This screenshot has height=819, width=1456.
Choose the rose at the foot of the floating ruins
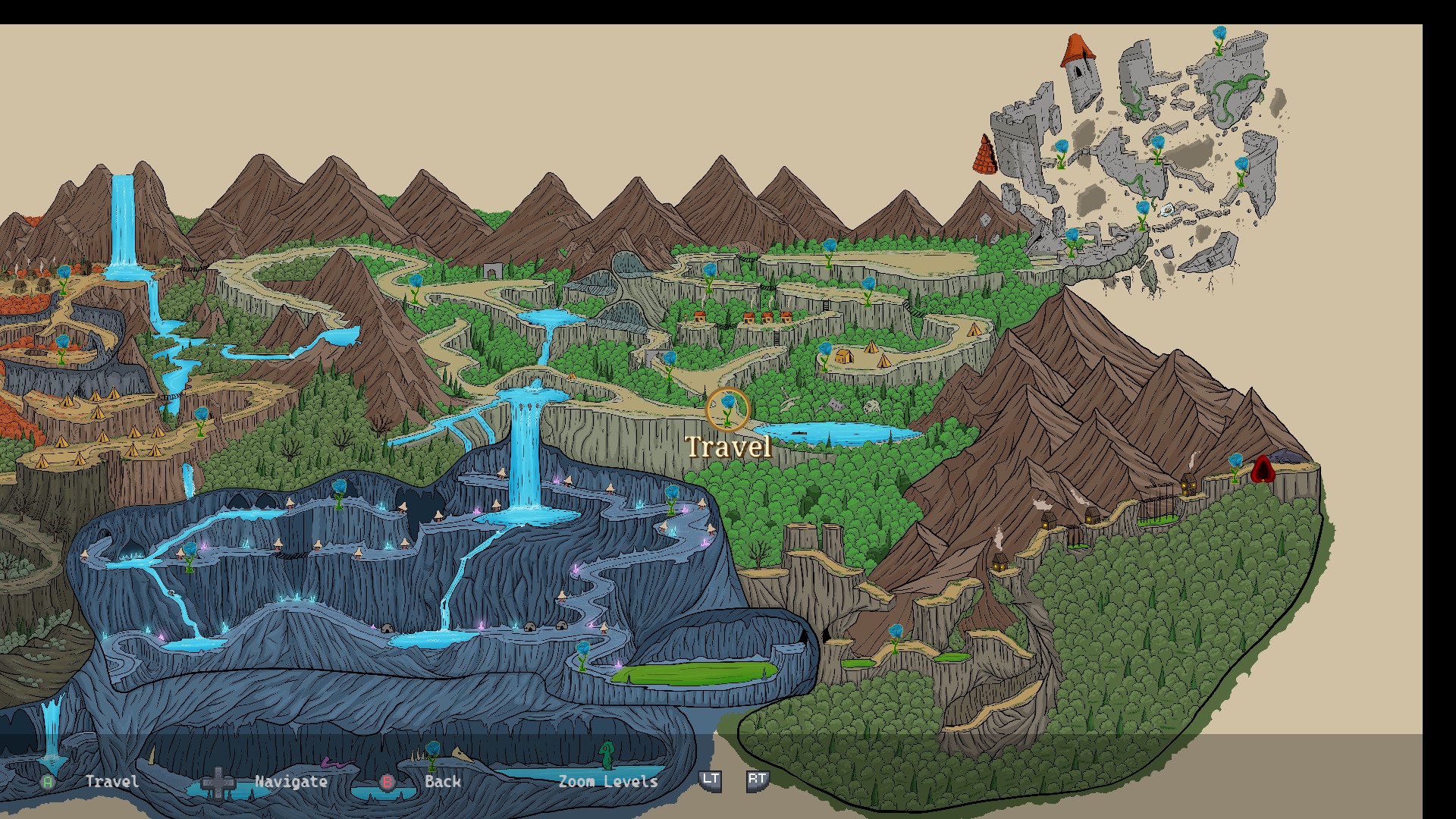(x=1071, y=240)
